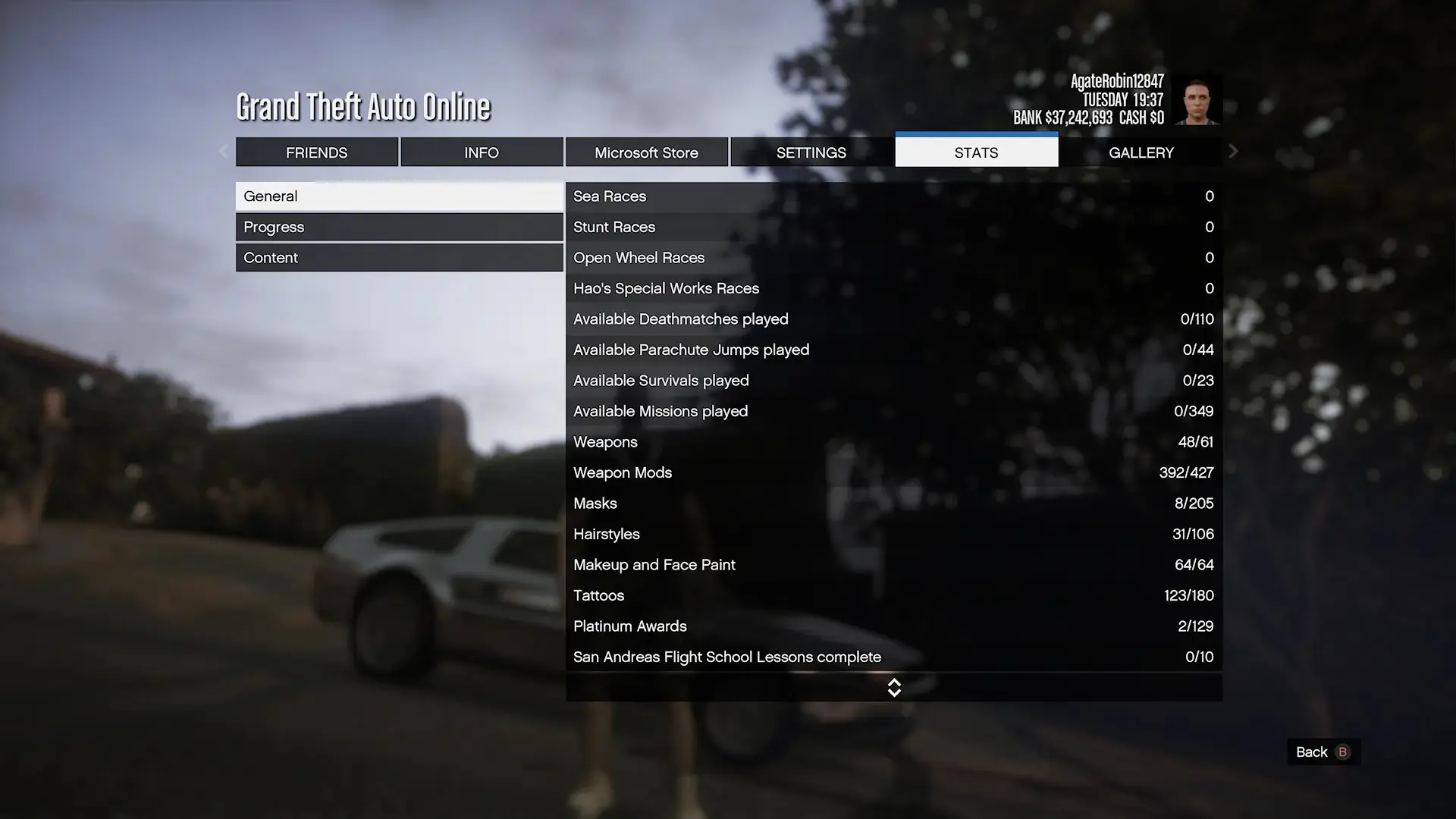Select the Weapons stat row
This screenshot has height=819, width=1456.
coord(834,442)
